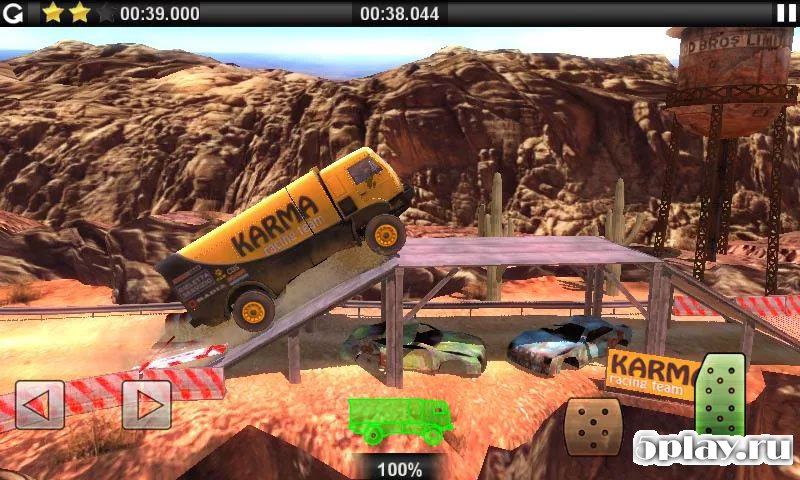Hit the brown brake pedal
This screenshot has height=480, width=800.
coord(594,425)
